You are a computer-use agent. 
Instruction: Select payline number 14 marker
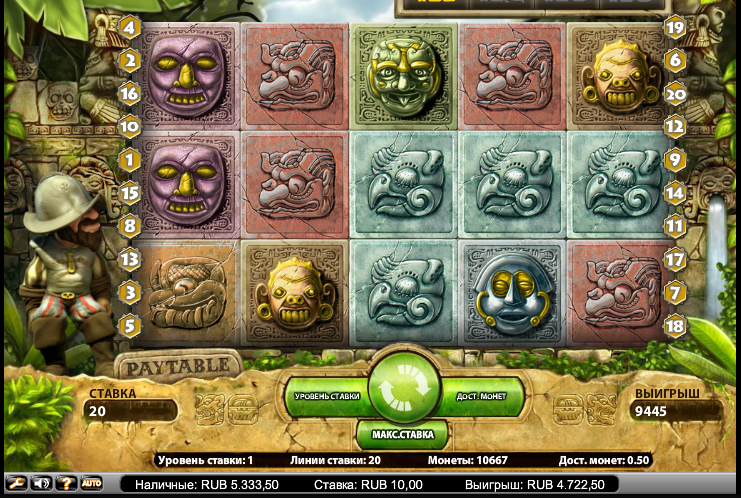coord(675,192)
